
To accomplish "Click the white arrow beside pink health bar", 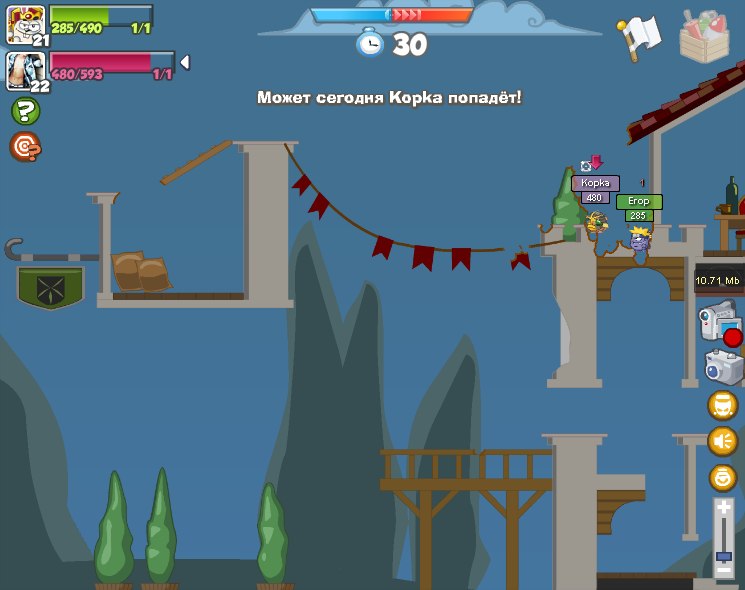I will pos(185,63).
